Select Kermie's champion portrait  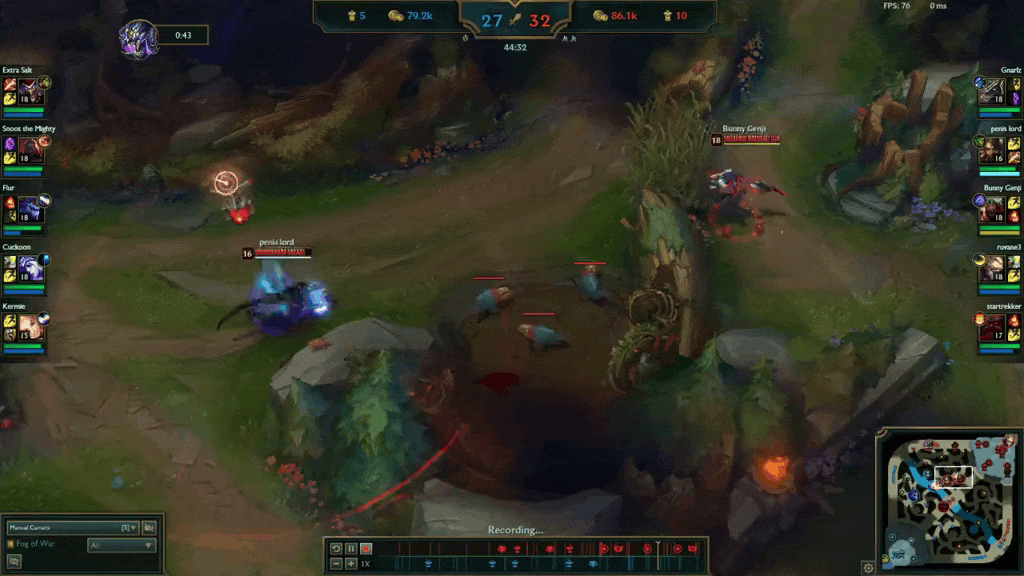coord(28,325)
